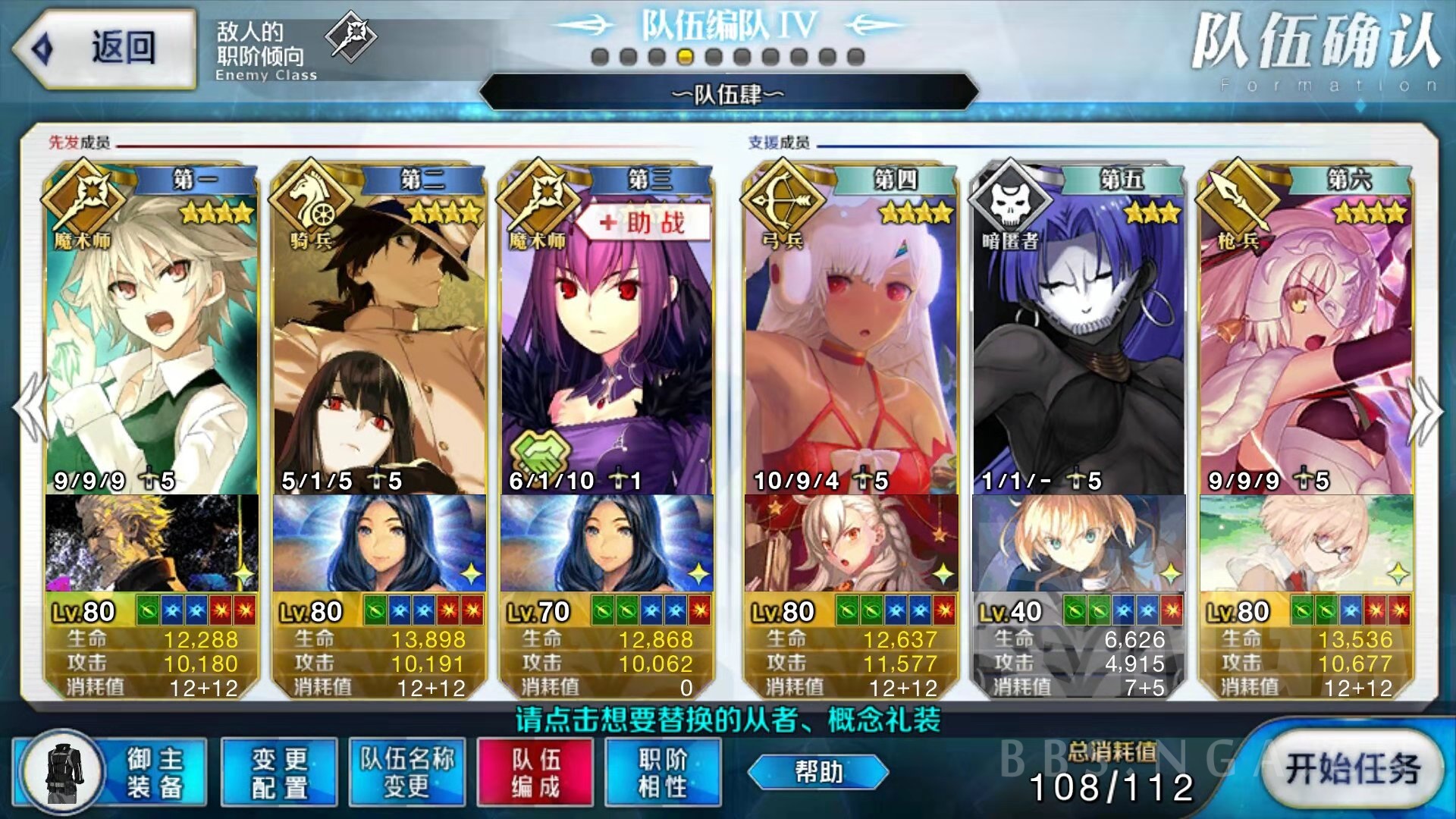This screenshot has width=1456, height=819.
Task: Select the second slot Rider servant card
Action: click(x=379, y=341)
